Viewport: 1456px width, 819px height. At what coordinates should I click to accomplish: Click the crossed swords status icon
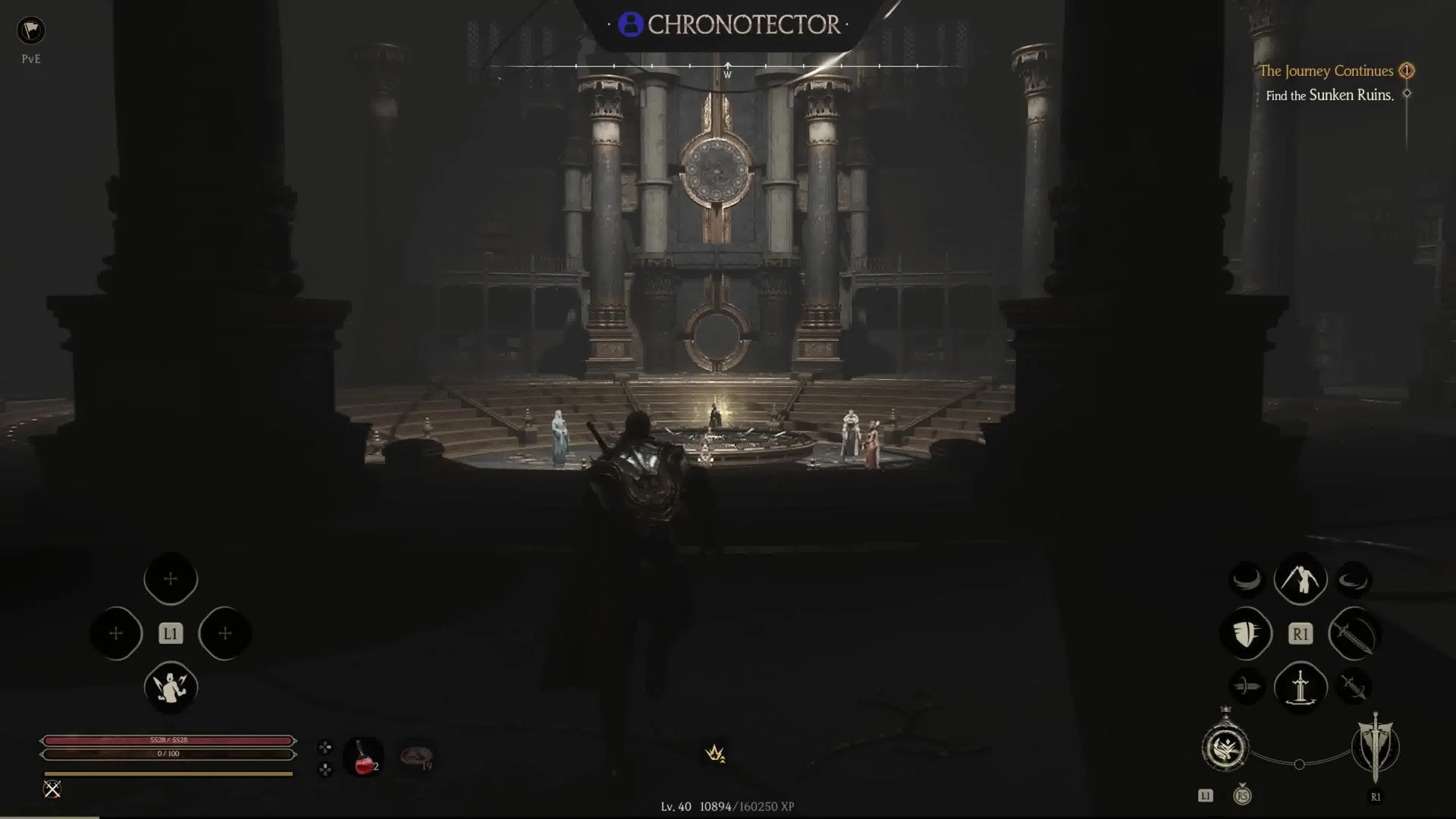pos(52,789)
